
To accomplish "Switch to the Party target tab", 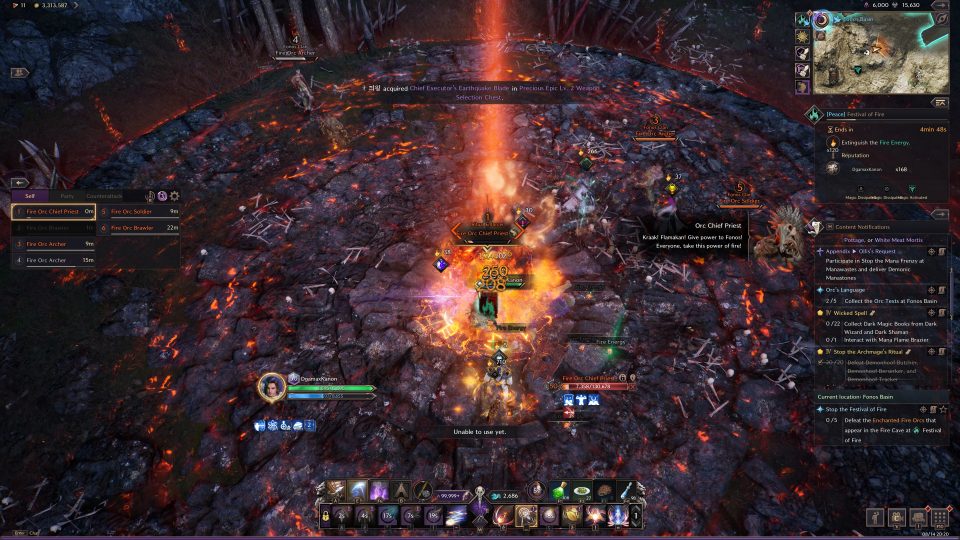I will [66, 196].
